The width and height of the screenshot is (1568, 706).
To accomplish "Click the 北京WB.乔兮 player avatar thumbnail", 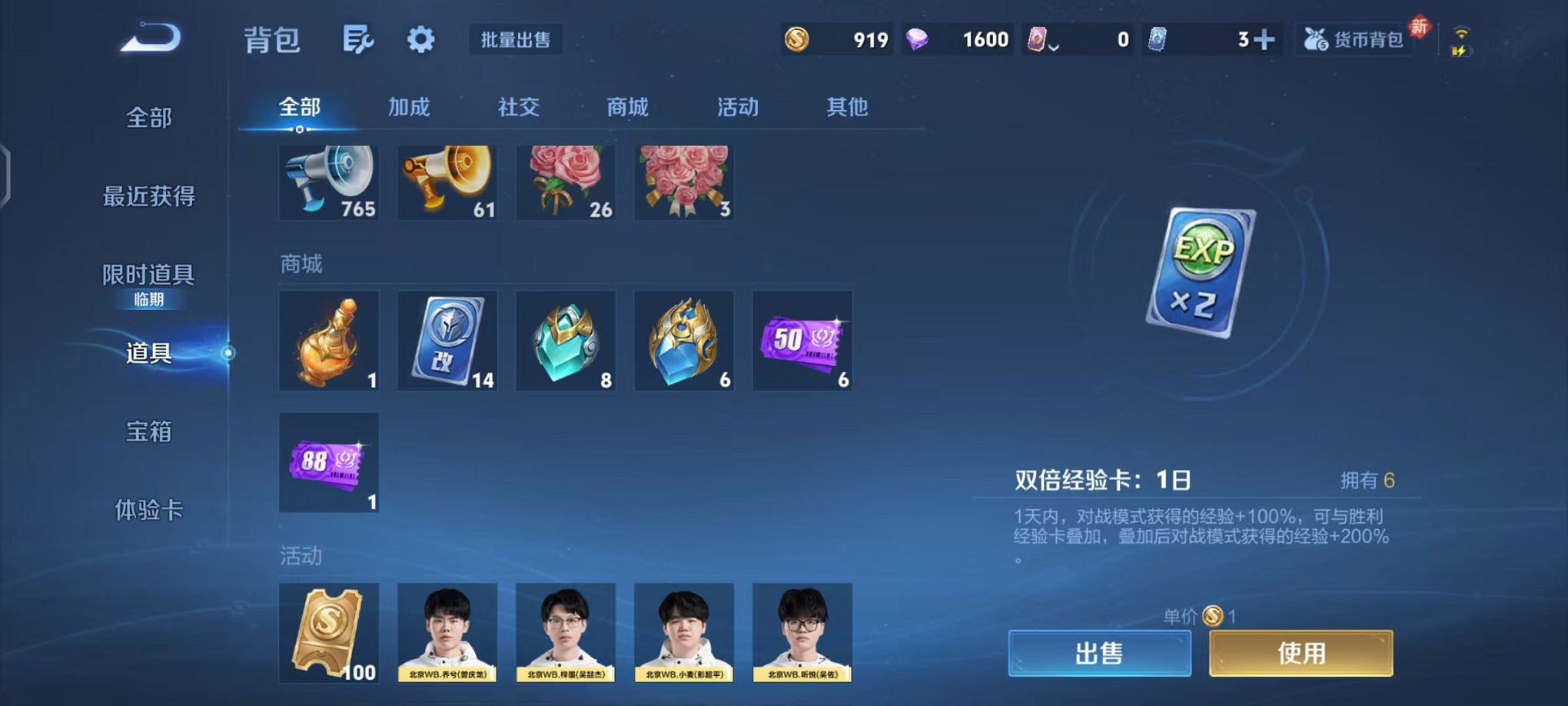I will [447, 631].
